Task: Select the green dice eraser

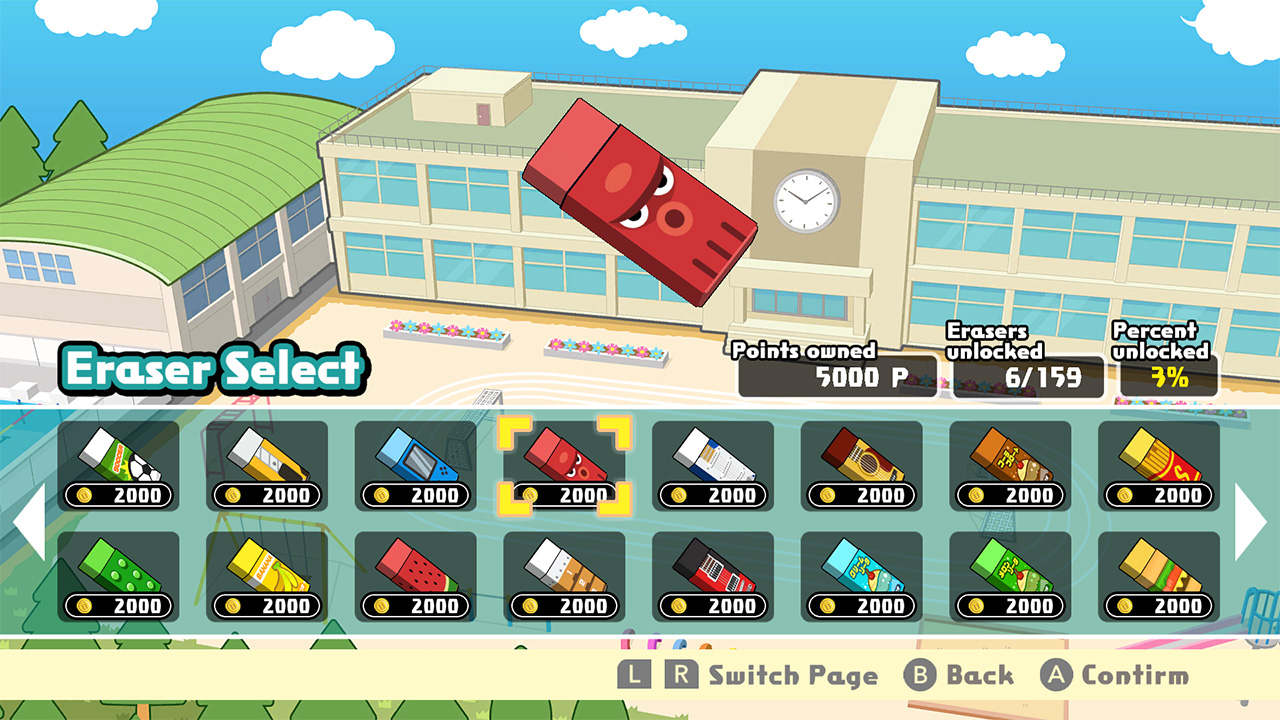Action: [x=118, y=568]
